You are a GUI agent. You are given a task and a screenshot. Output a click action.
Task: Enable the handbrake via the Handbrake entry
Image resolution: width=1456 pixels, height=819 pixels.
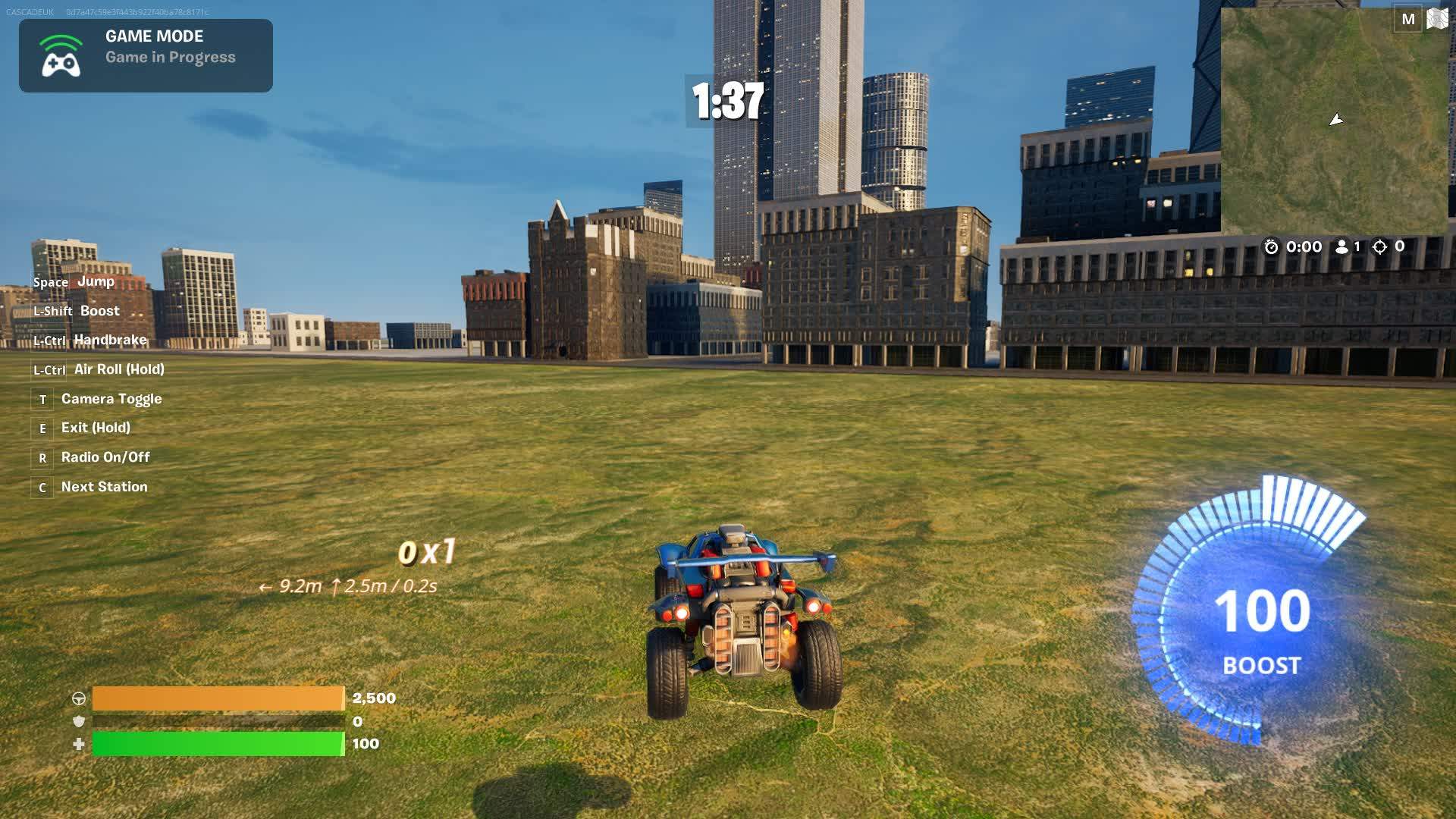tap(109, 340)
